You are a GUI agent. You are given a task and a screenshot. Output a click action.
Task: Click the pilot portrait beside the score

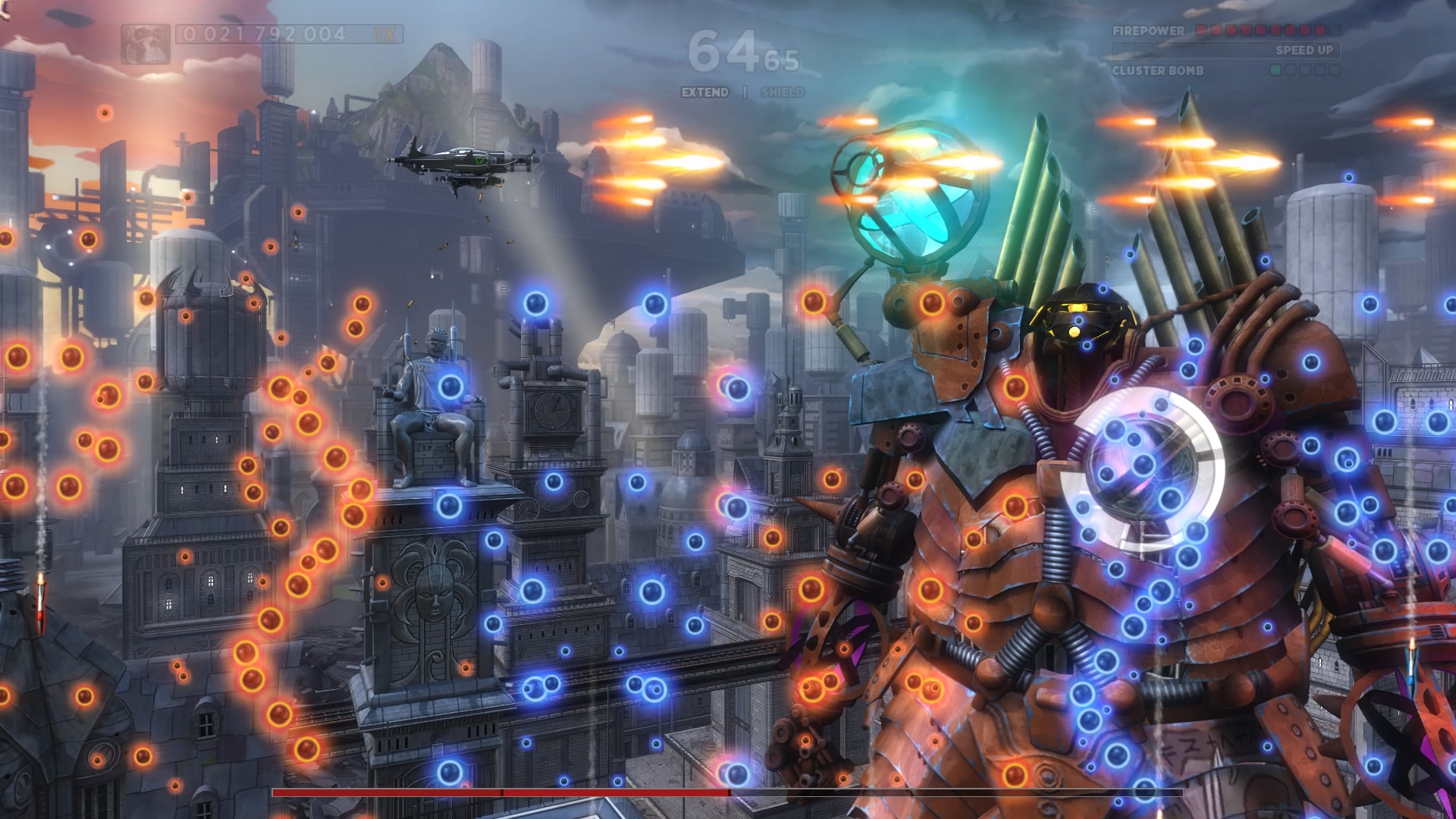click(145, 43)
